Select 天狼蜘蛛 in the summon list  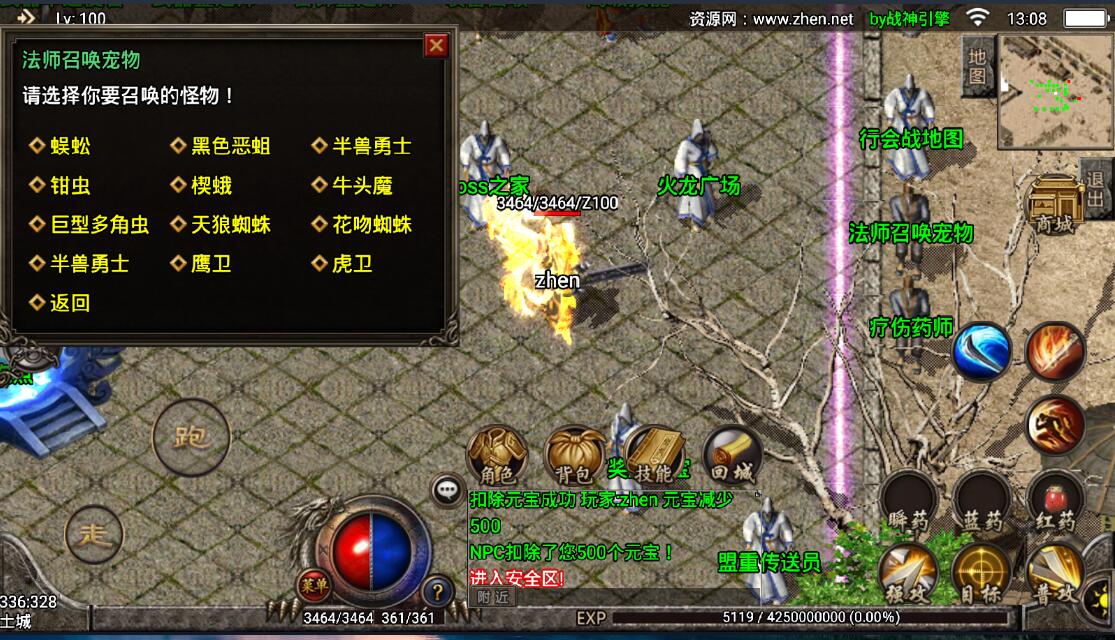(x=230, y=225)
